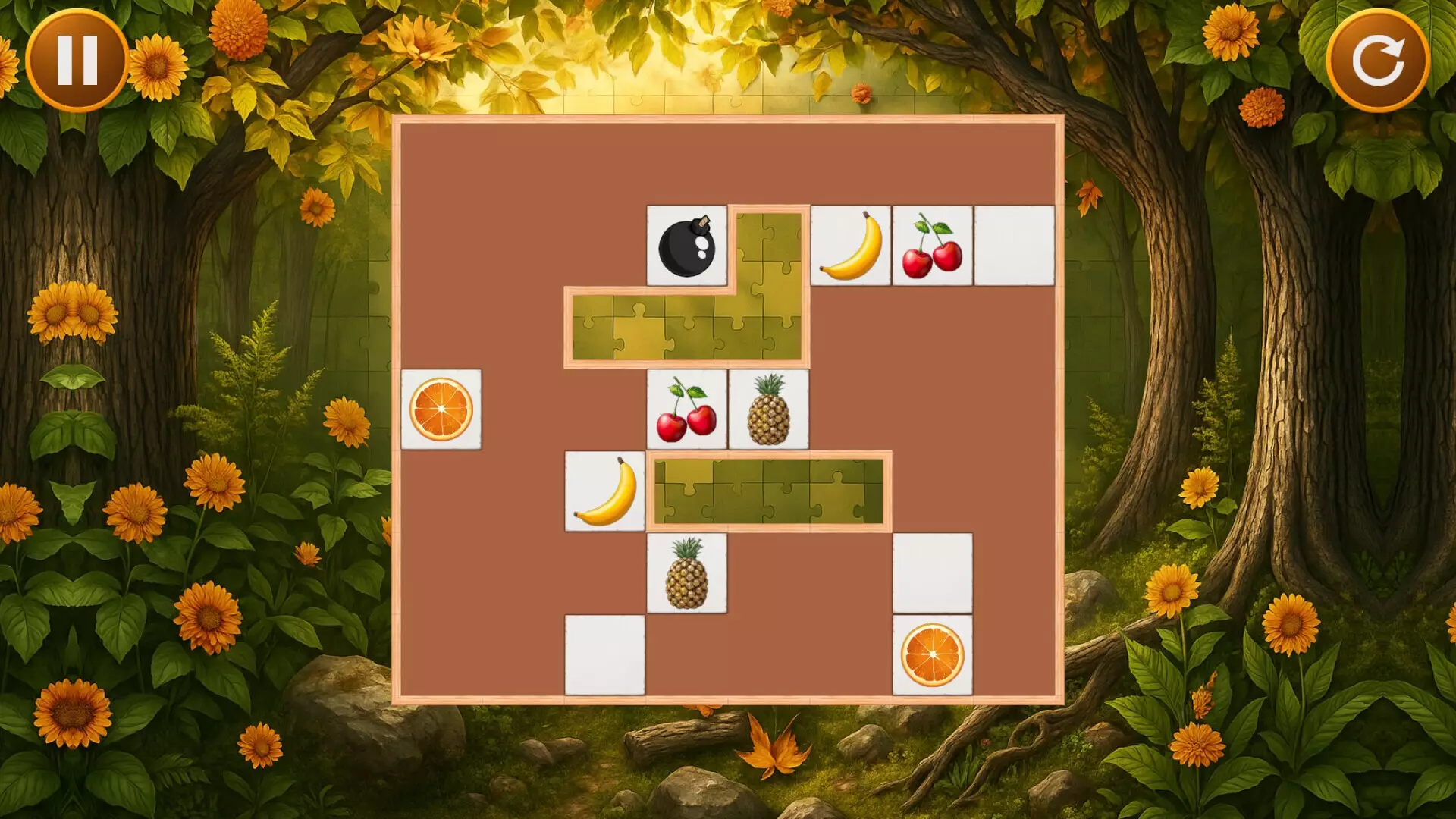The image size is (1456, 819).
Task: Select the empty white tile right of the cherries
Action: point(1014,246)
